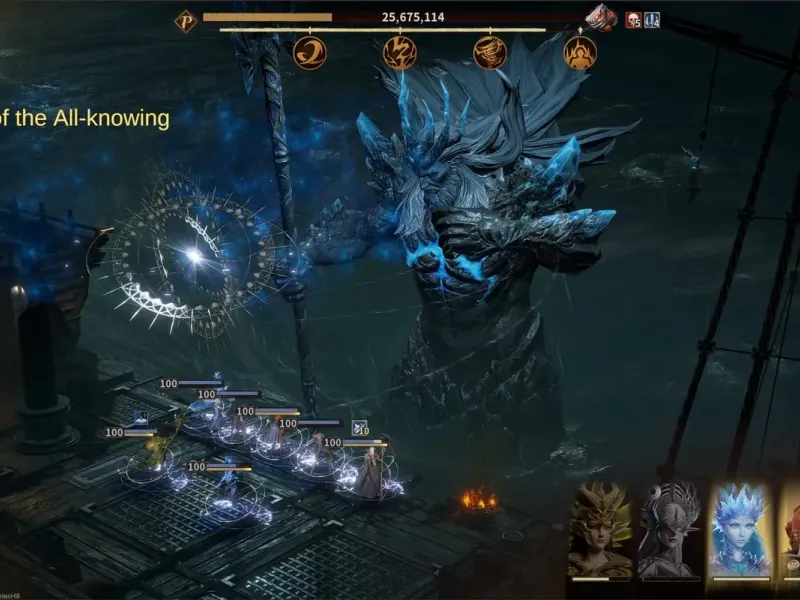The width and height of the screenshot is (800, 600).
Task: Select the tornado boss skill icon
Action: pyautogui.click(x=490, y=52)
